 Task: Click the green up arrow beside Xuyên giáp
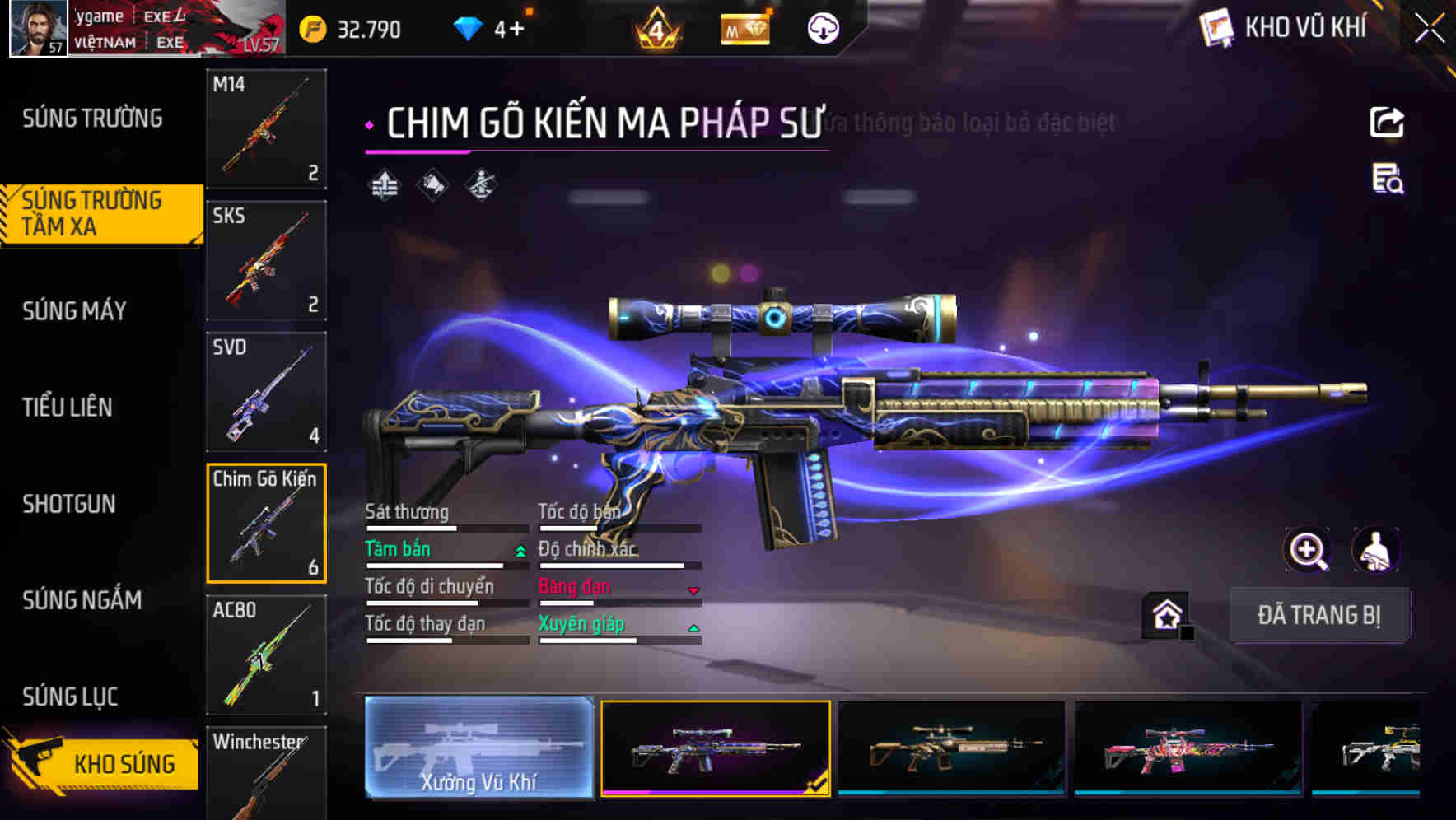click(x=694, y=627)
